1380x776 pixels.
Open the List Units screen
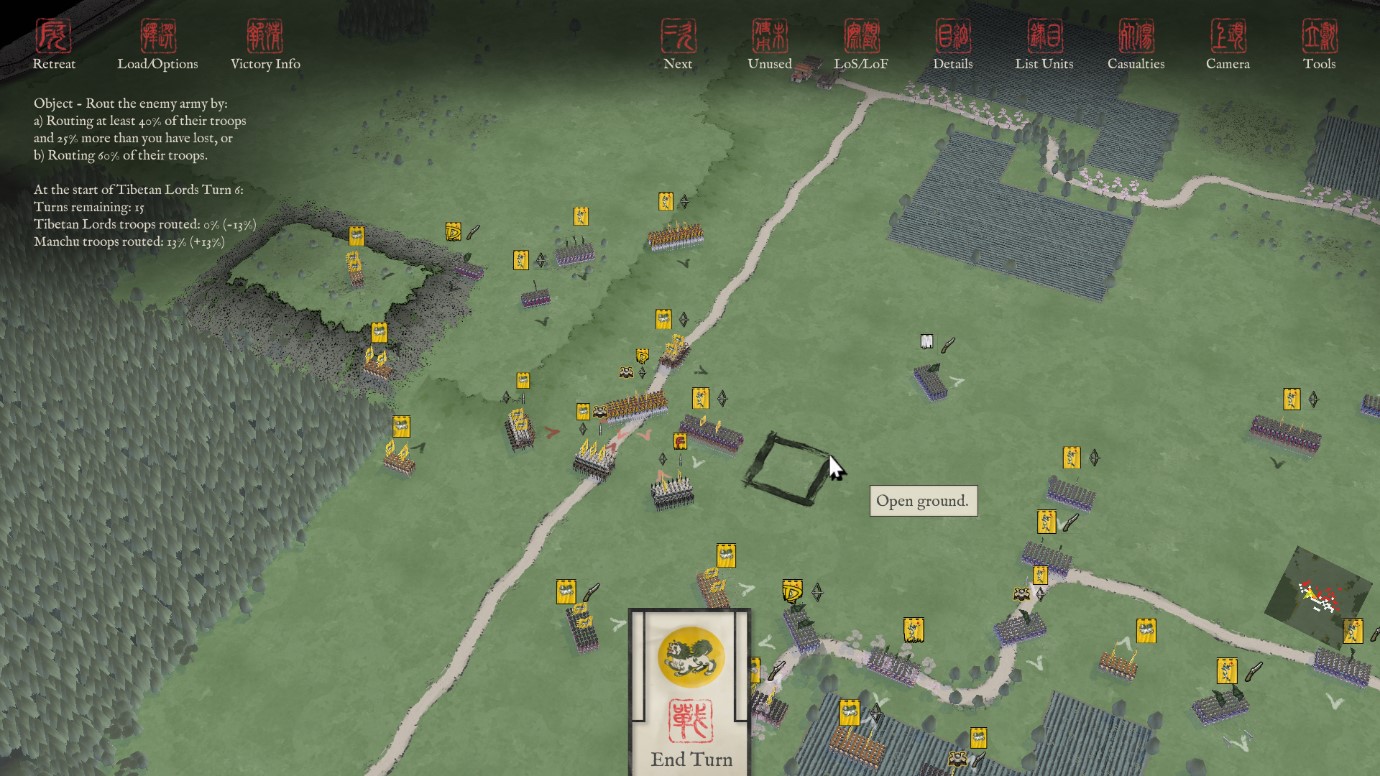tap(1044, 45)
